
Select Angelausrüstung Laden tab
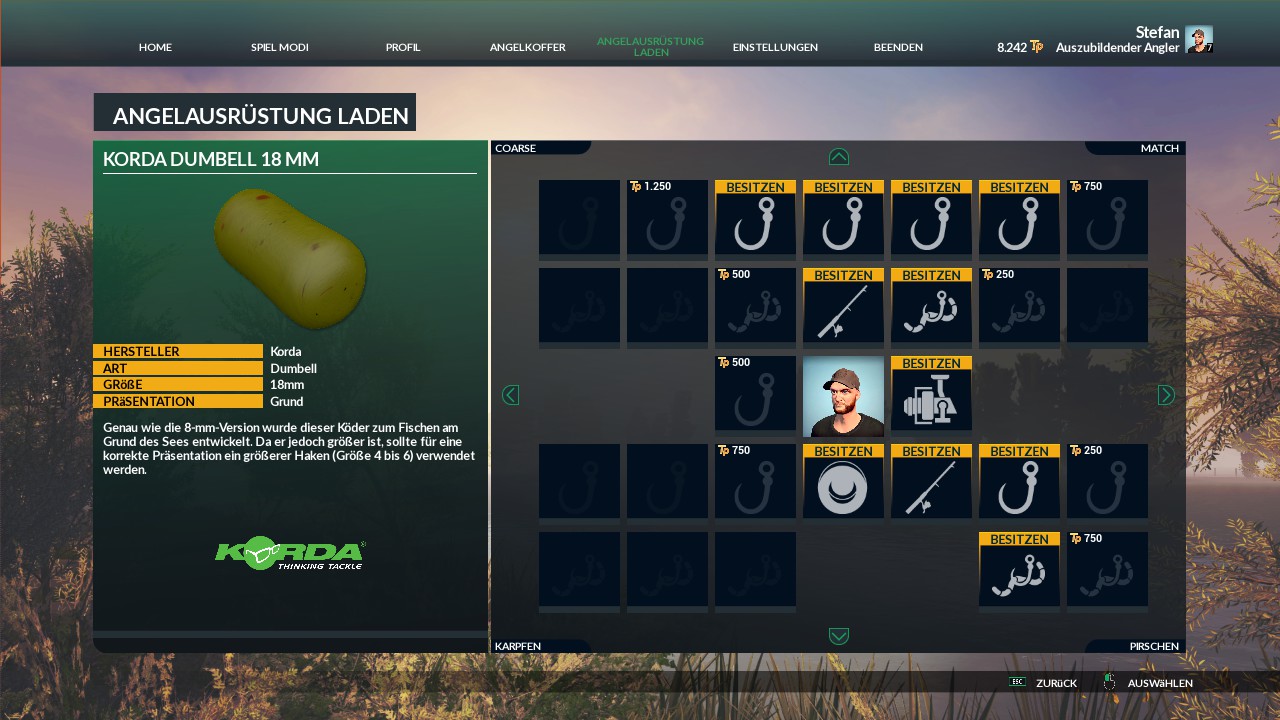(x=650, y=47)
